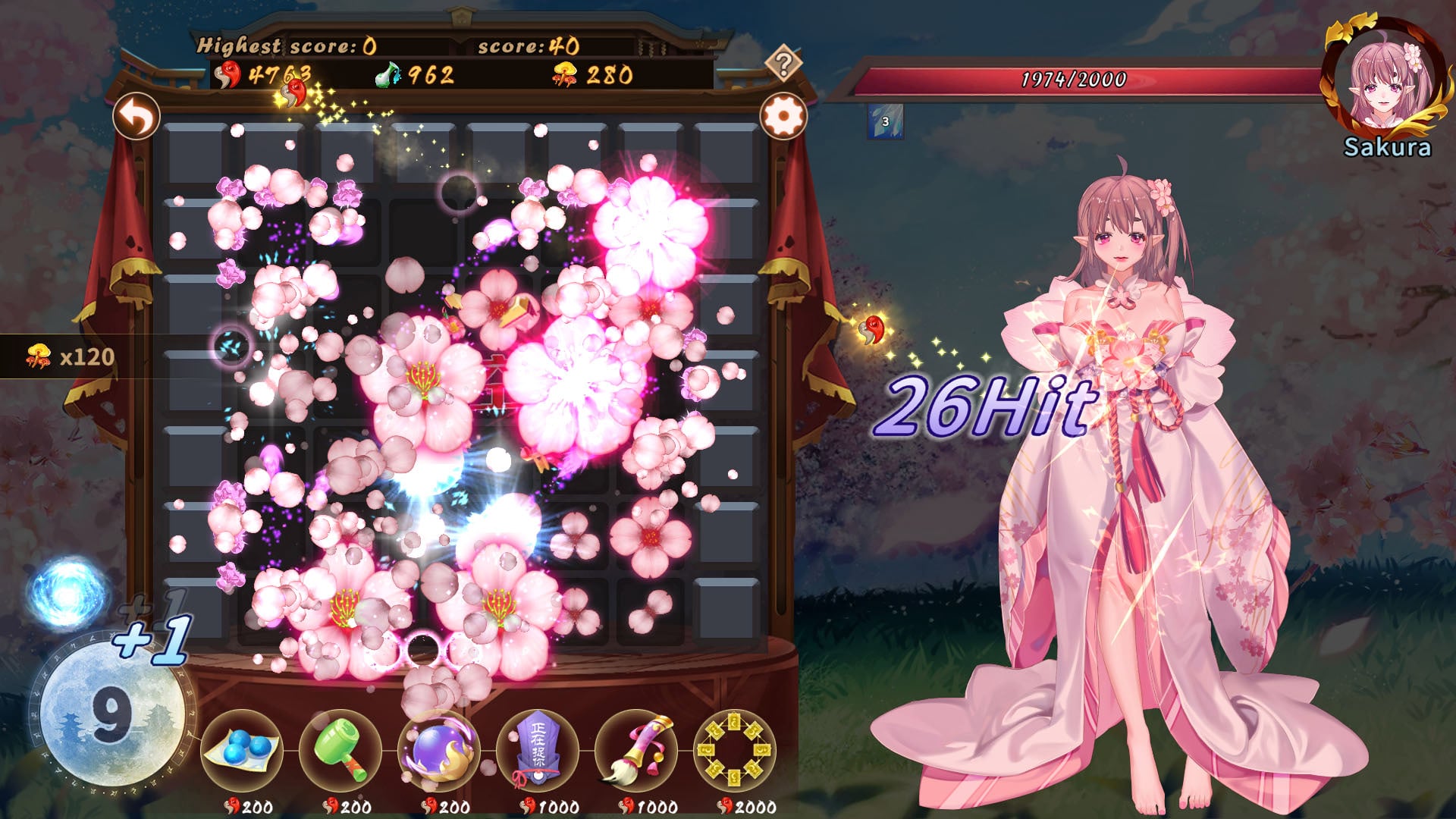Select the blue buff icon numbered 3

885,122
